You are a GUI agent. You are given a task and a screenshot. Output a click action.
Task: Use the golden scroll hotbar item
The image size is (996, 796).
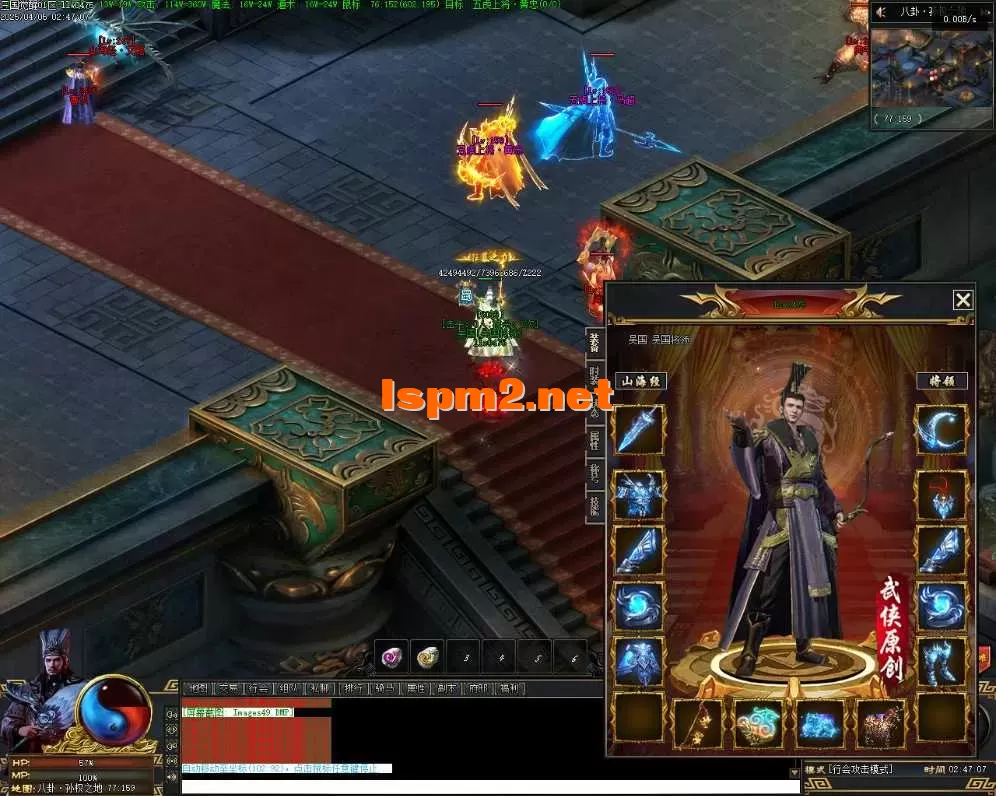pos(430,657)
